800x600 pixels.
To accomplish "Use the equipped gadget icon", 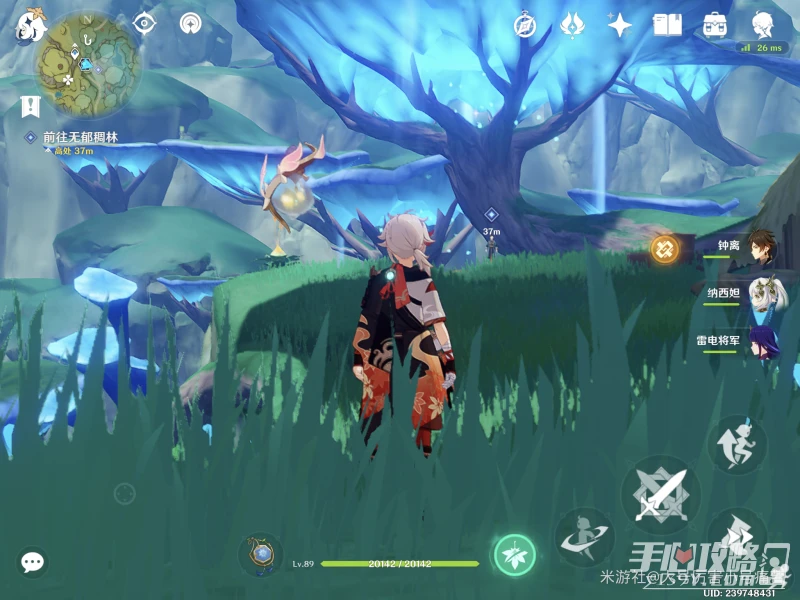I will (260, 554).
